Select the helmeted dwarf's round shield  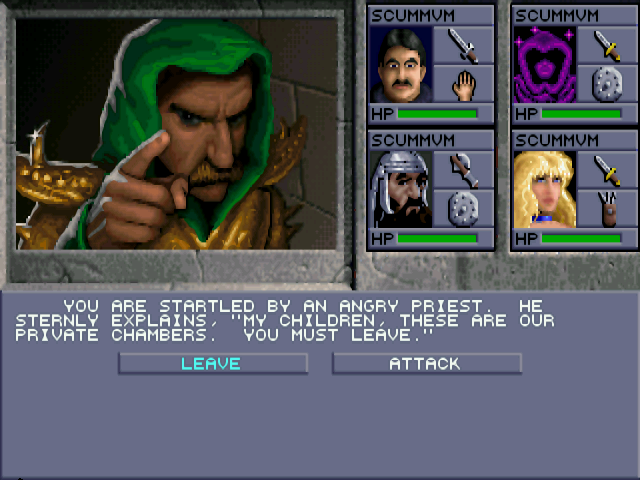point(463,208)
